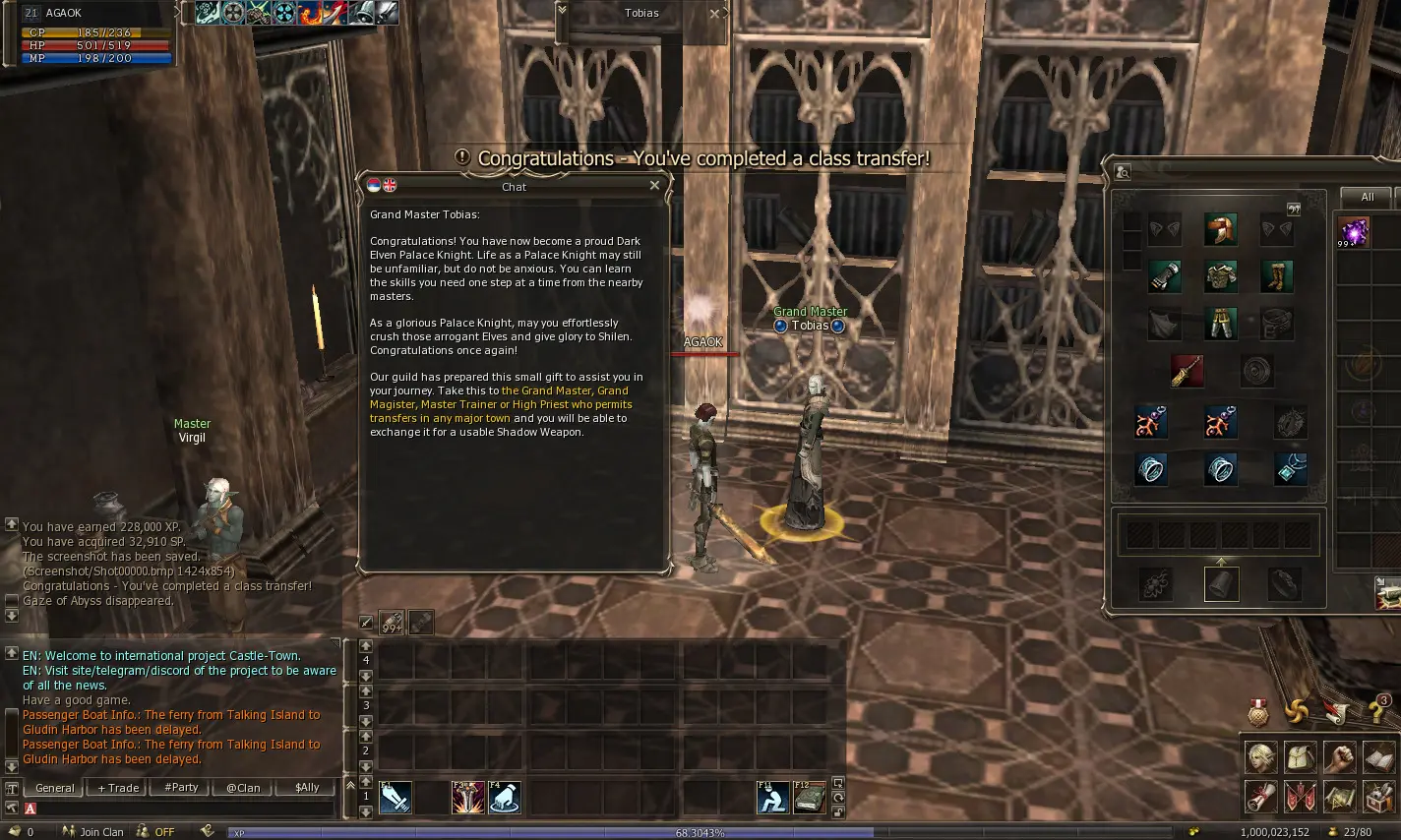Viewport: 1401px width, 840px height.
Task: Select the #Party chat tab
Action: point(181,788)
